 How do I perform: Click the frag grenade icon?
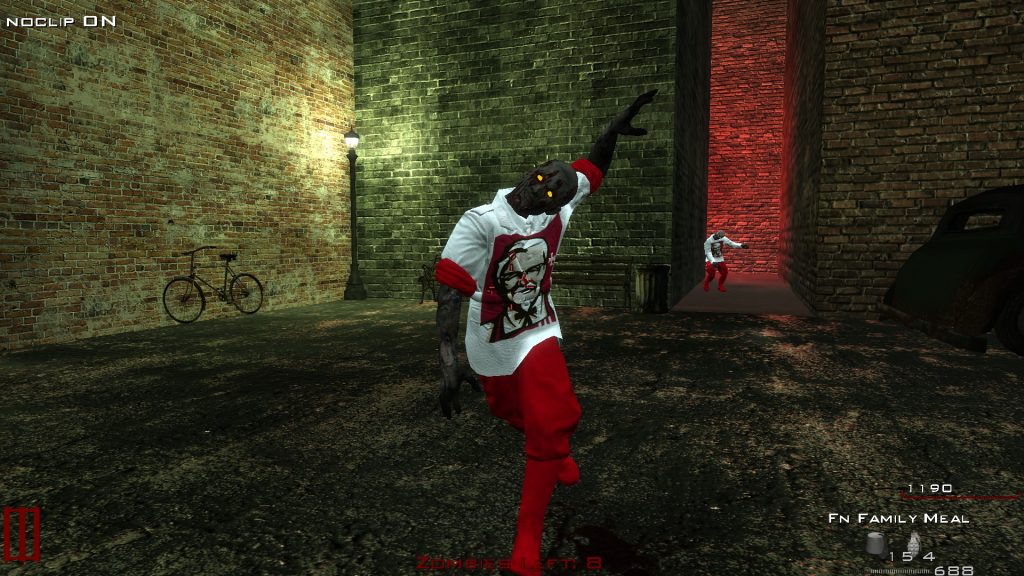(x=913, y=543)
